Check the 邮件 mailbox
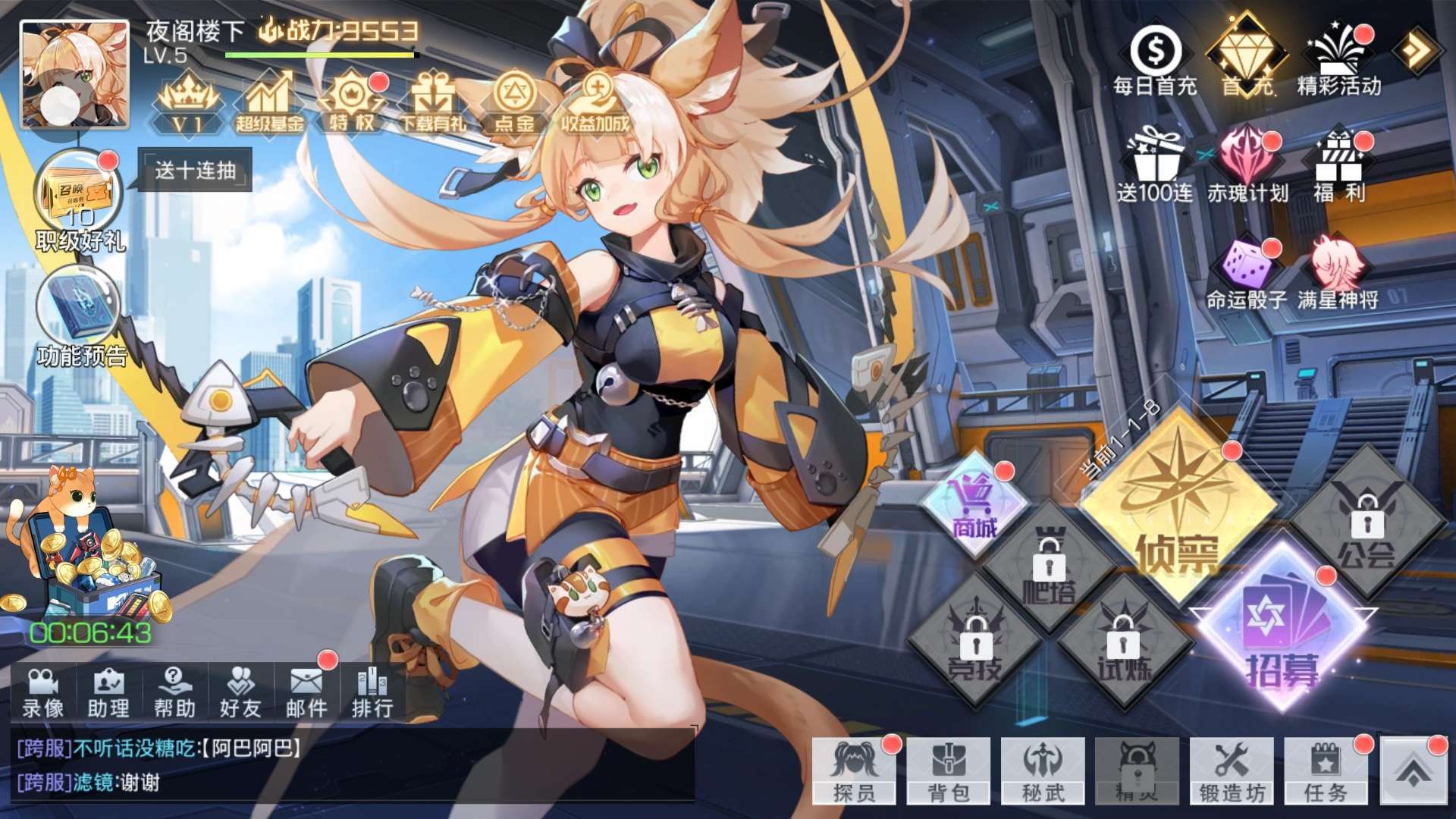 pos(306,692)
